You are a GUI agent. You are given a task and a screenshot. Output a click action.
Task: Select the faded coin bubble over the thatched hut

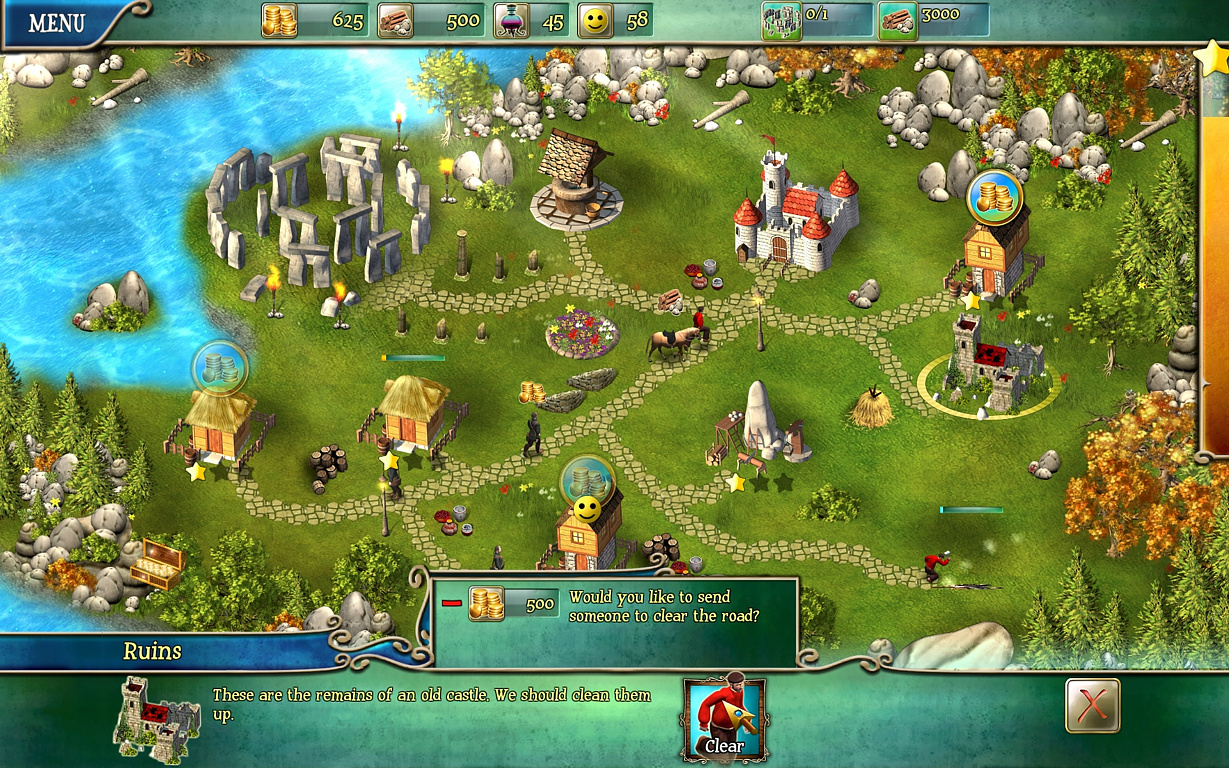tap(219, 368)
